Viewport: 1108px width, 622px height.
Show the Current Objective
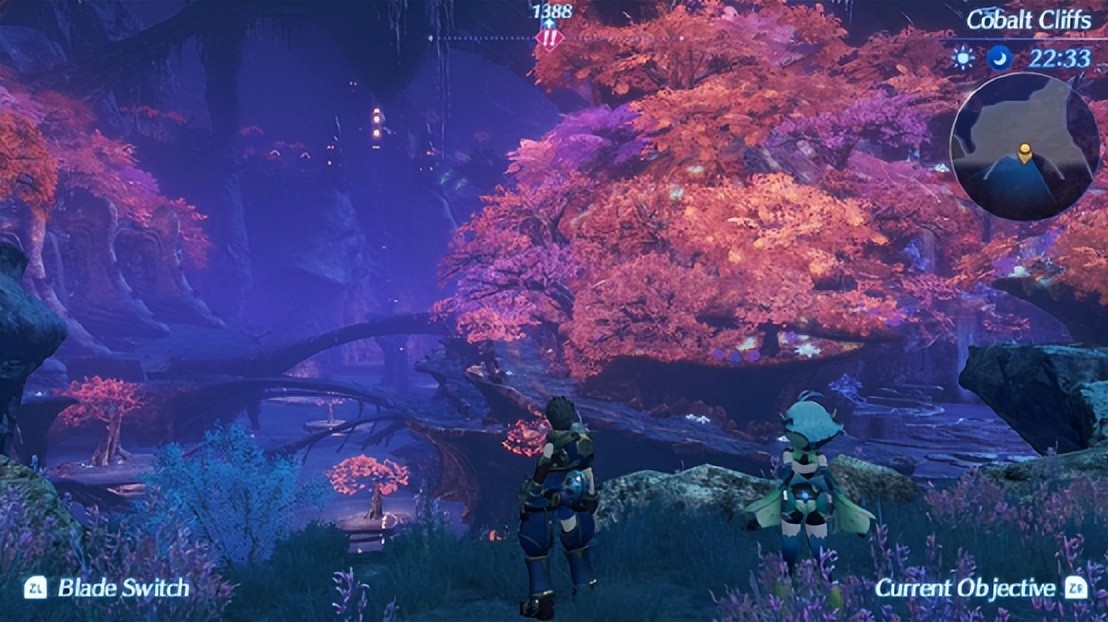[x=964, y=588]
